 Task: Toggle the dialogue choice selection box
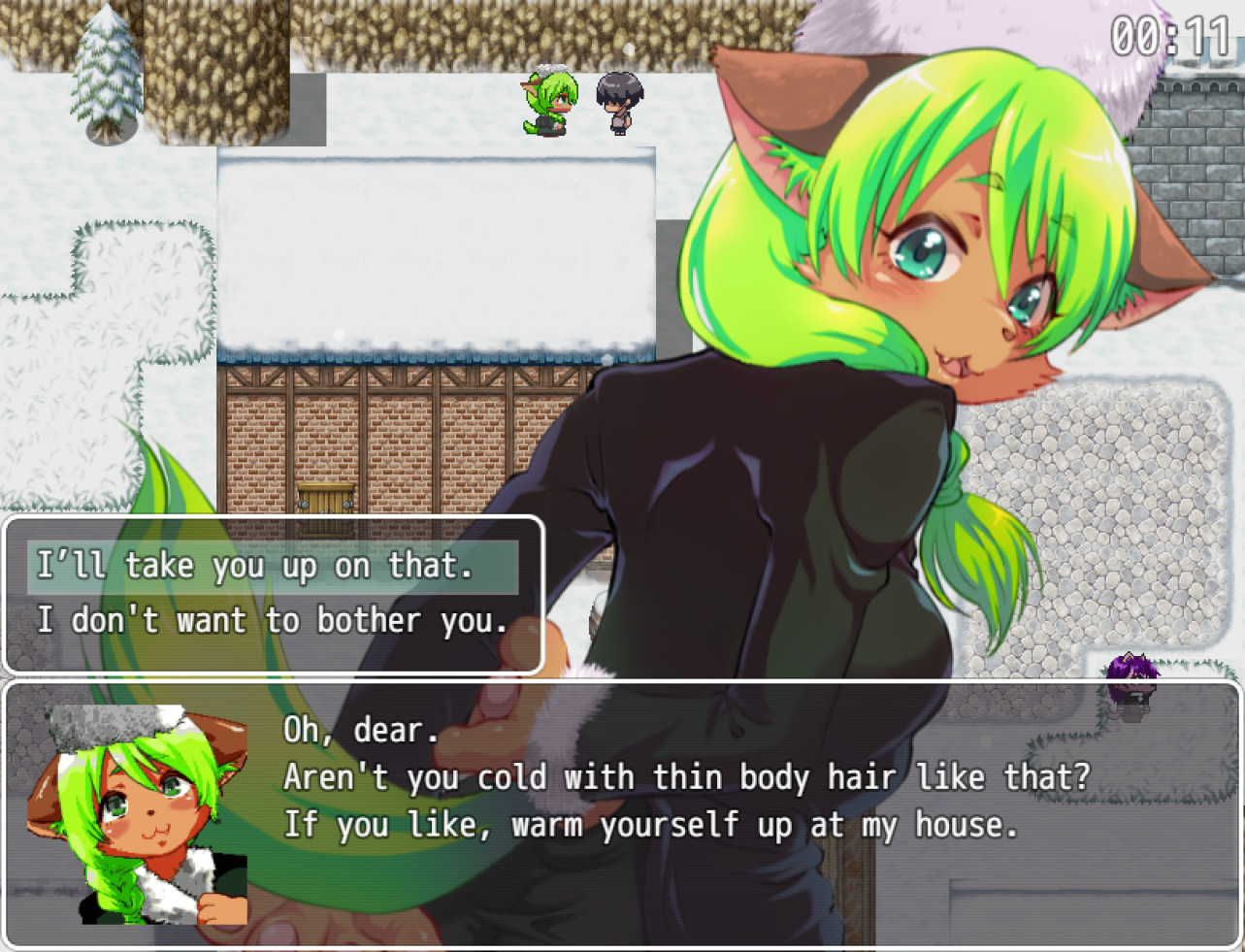click(272, 594)
